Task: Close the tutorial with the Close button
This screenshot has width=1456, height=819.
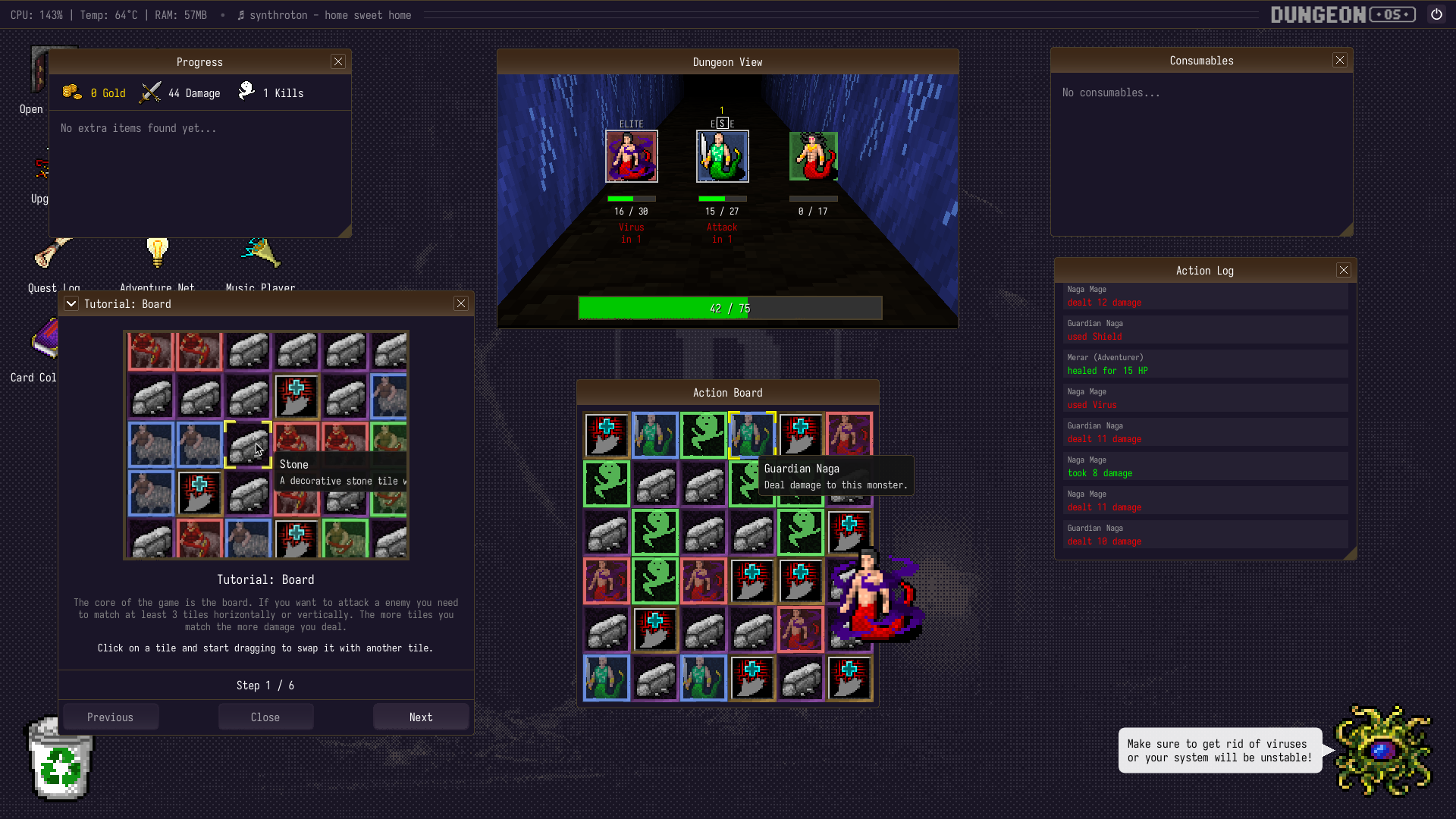Action: tap(265, 717)
